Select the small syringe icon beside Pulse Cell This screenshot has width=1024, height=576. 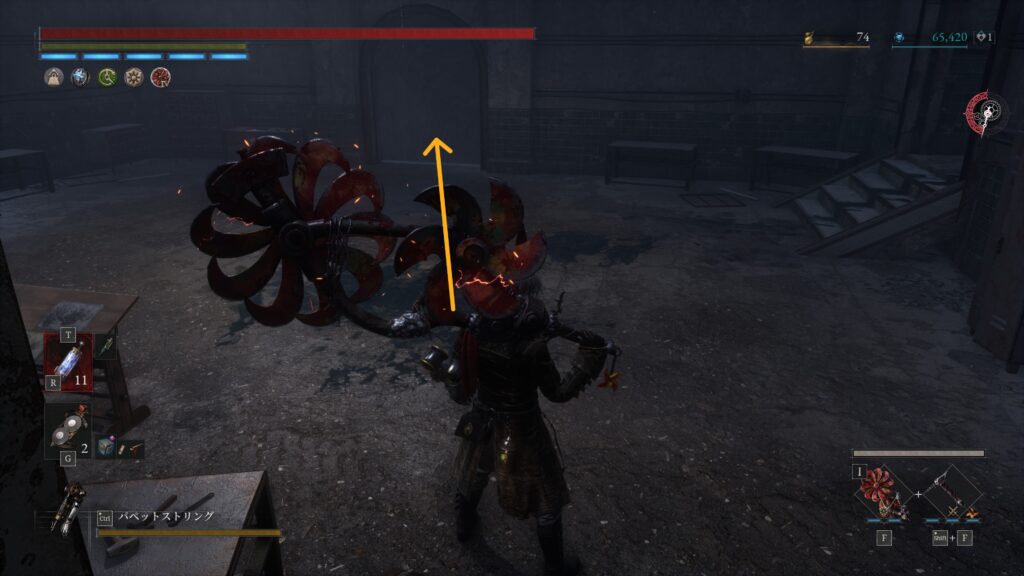[x=108, y=346]
